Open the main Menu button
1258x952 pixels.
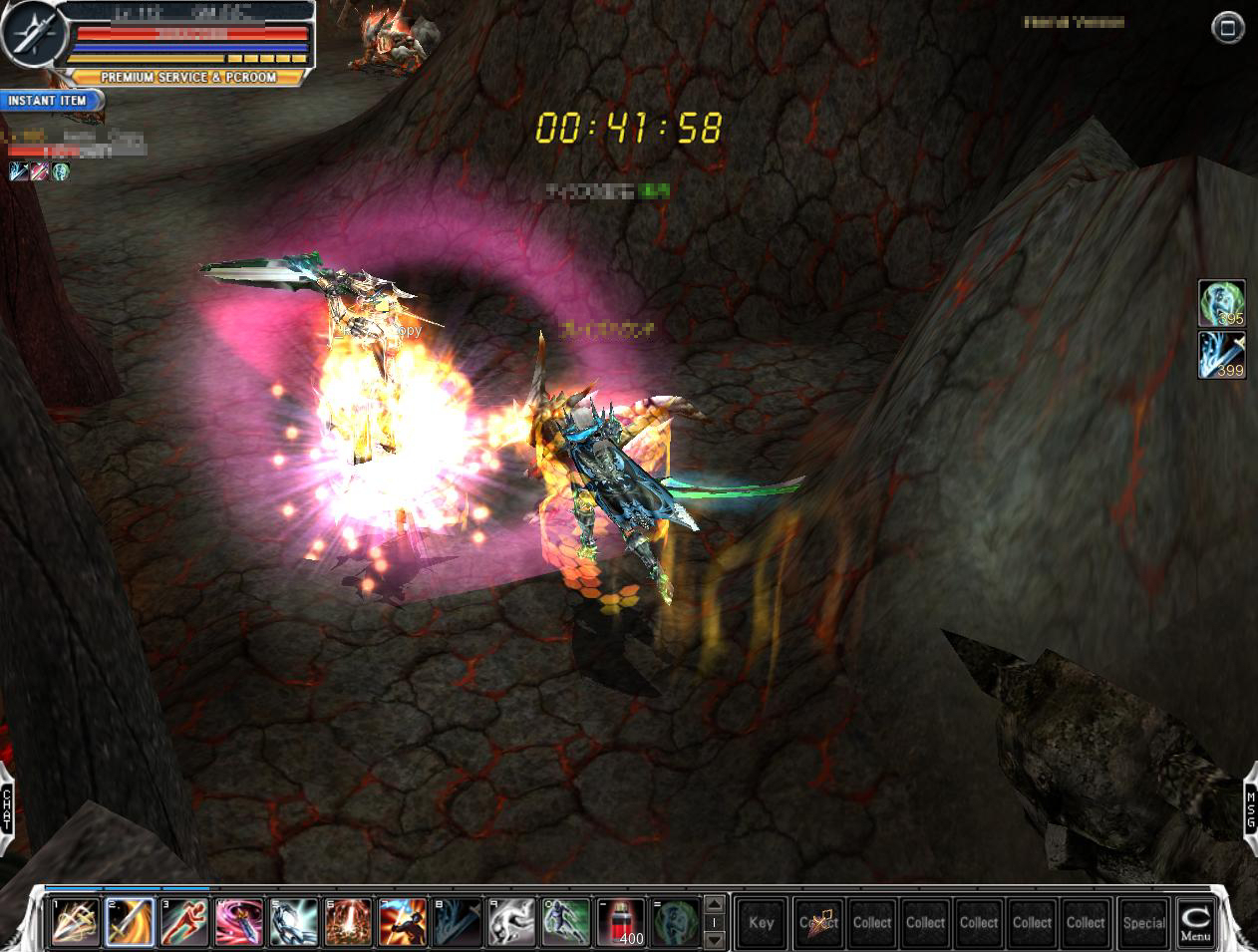1194,922
